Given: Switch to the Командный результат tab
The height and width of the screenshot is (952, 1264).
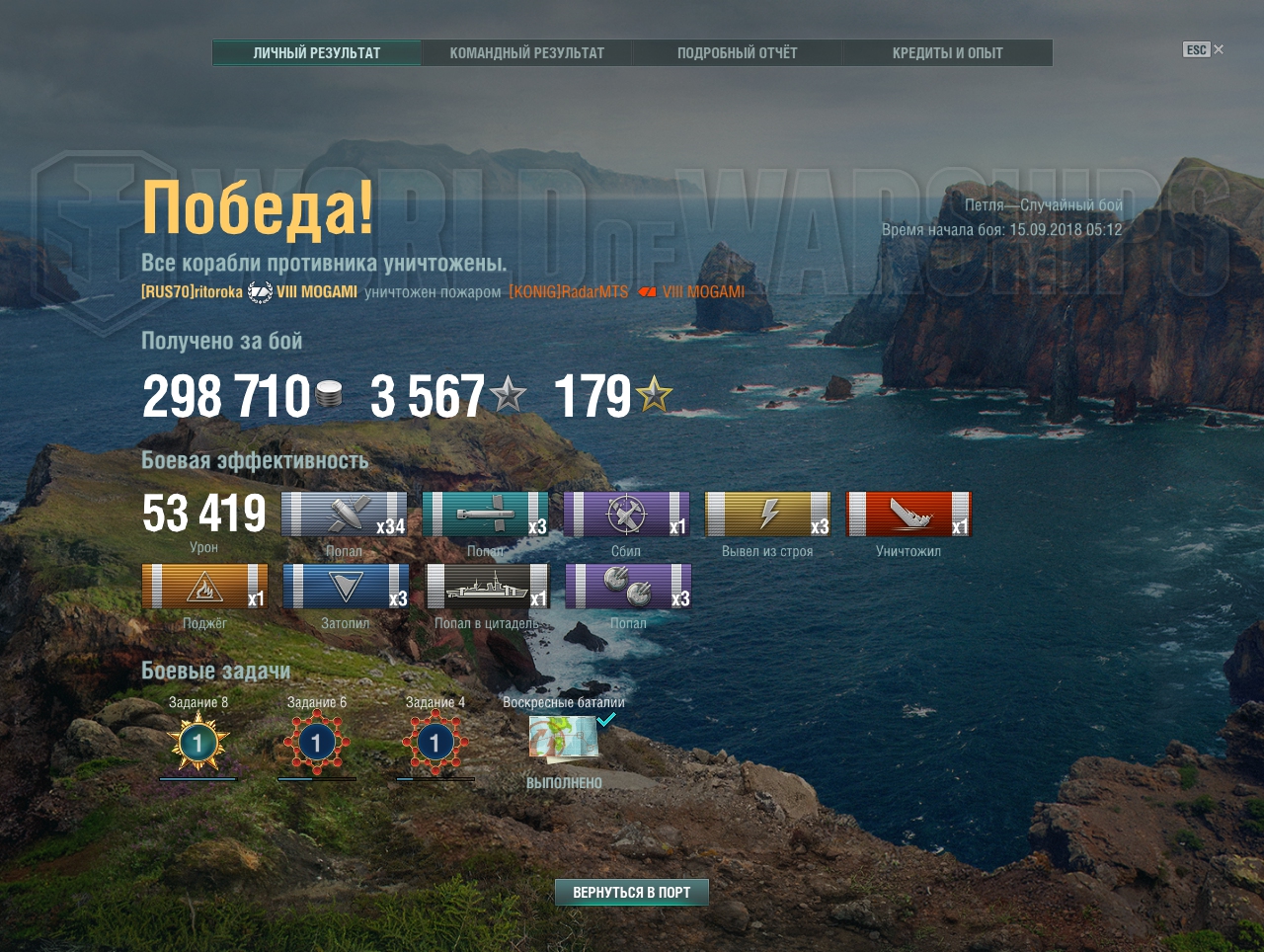Looking at the screenshot, I should point(526,53).
